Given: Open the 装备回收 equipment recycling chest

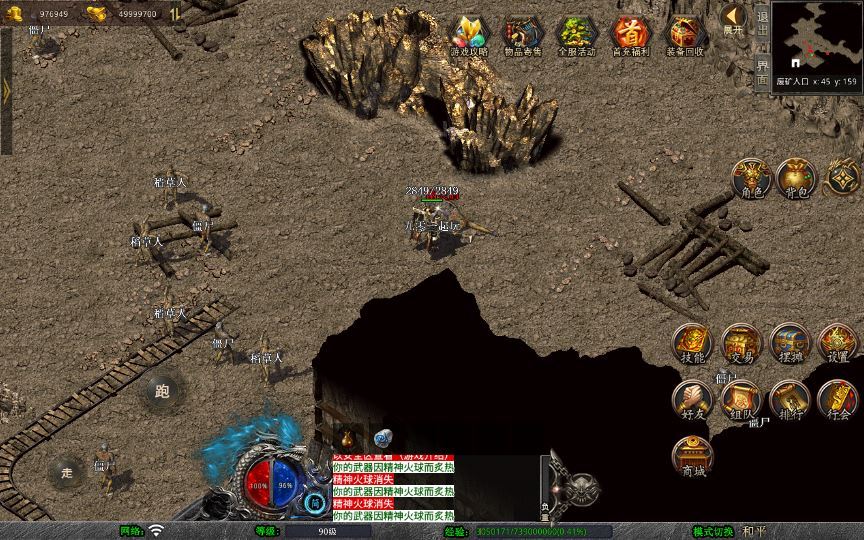Looking at the screenshot, I should (x=684, y=36).
